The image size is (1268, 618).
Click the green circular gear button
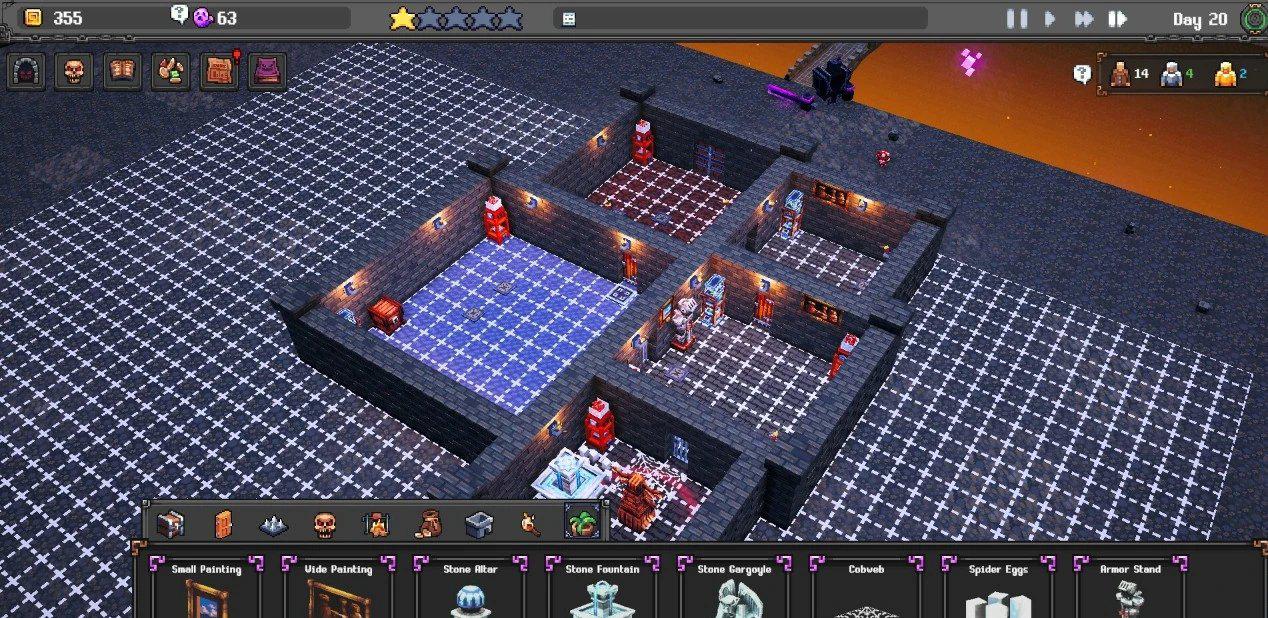[x=1252, y=18]
